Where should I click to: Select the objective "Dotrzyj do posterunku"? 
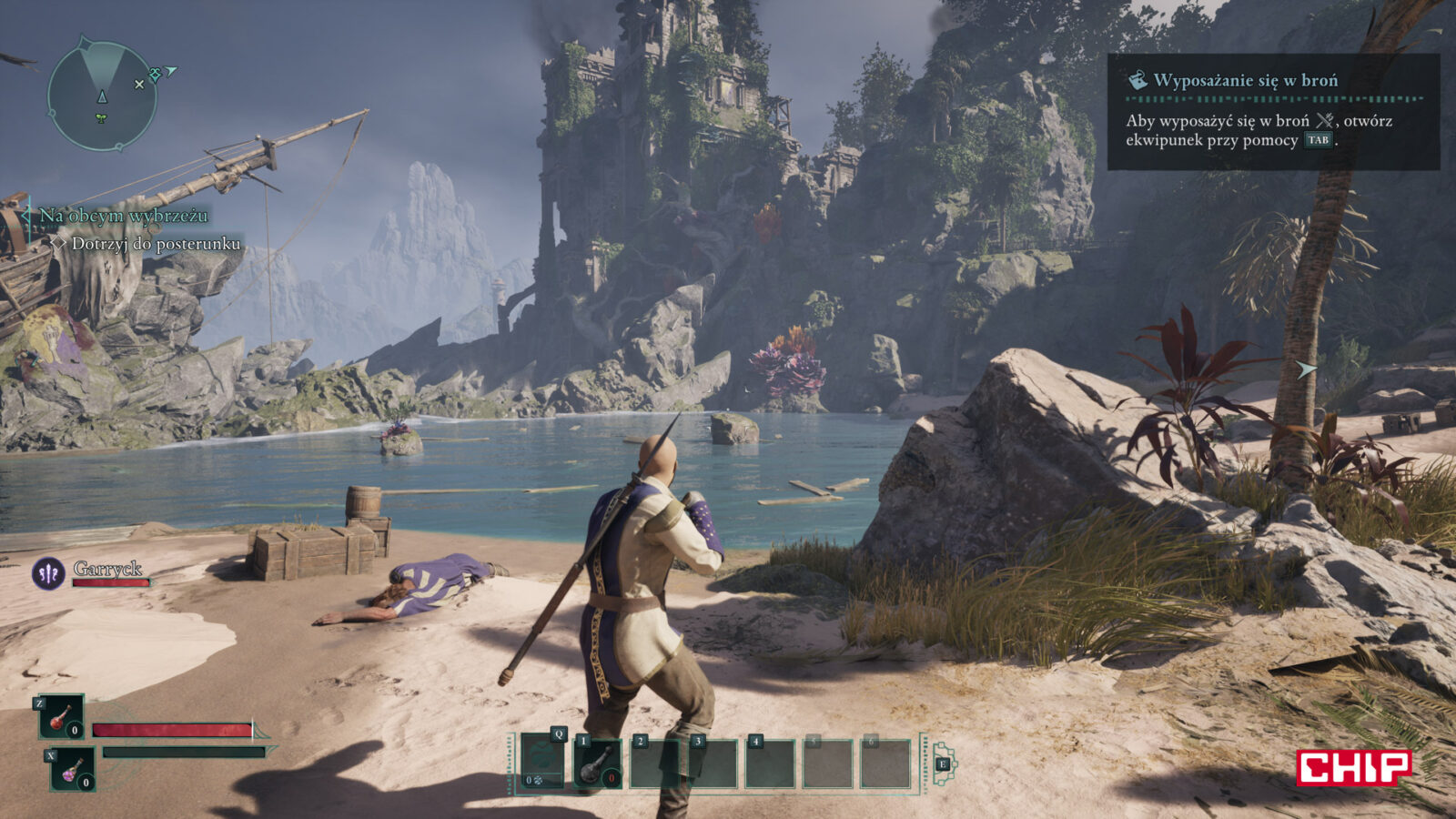(156, 244)
